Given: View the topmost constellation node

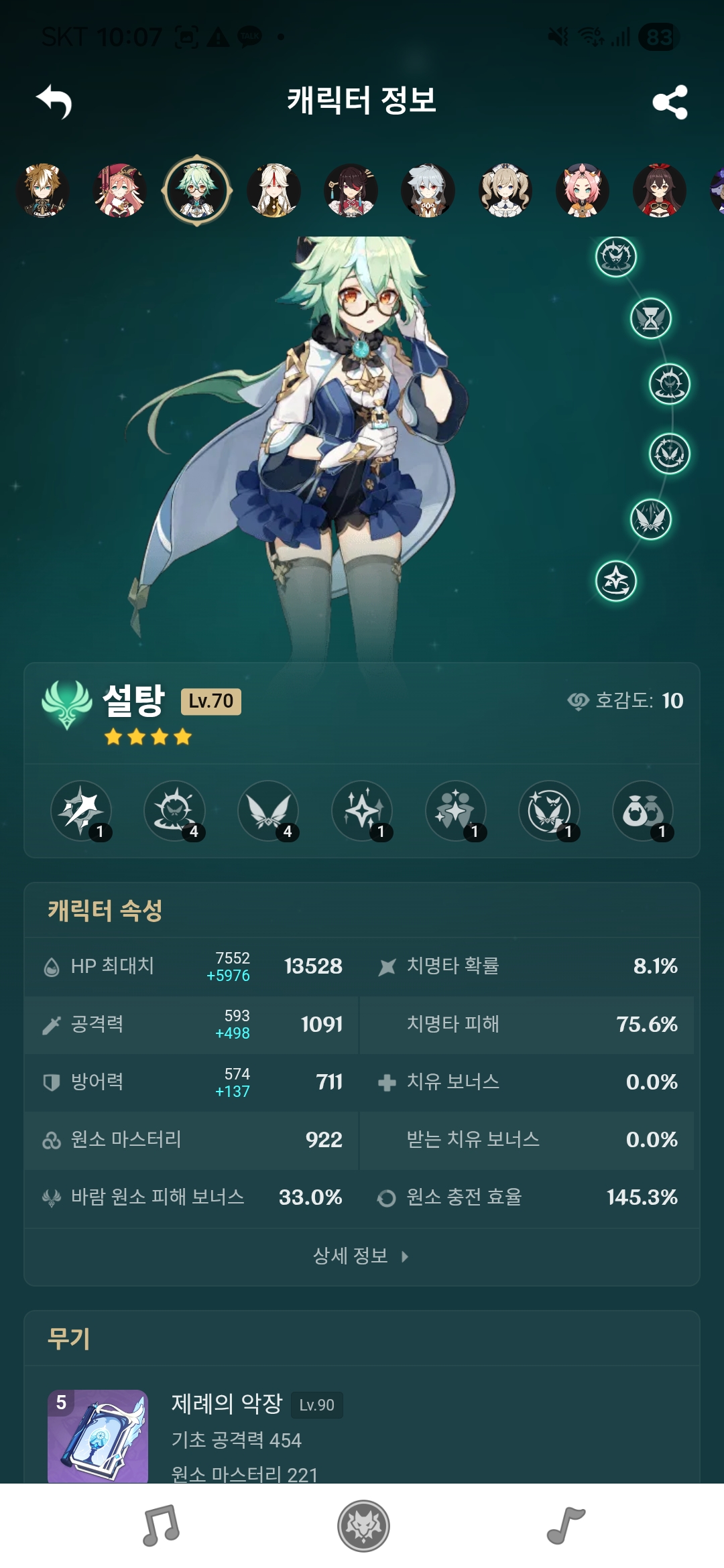Looking at the screenshot, I should pyautogui.click(x=616, y=257).
